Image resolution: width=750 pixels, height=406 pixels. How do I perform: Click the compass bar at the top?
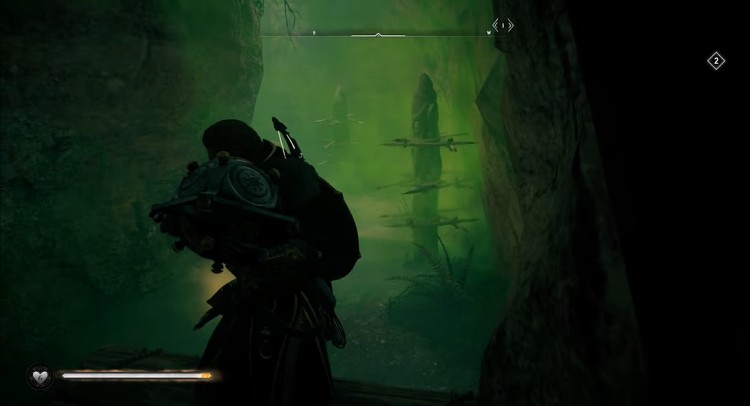pos(377,35)
